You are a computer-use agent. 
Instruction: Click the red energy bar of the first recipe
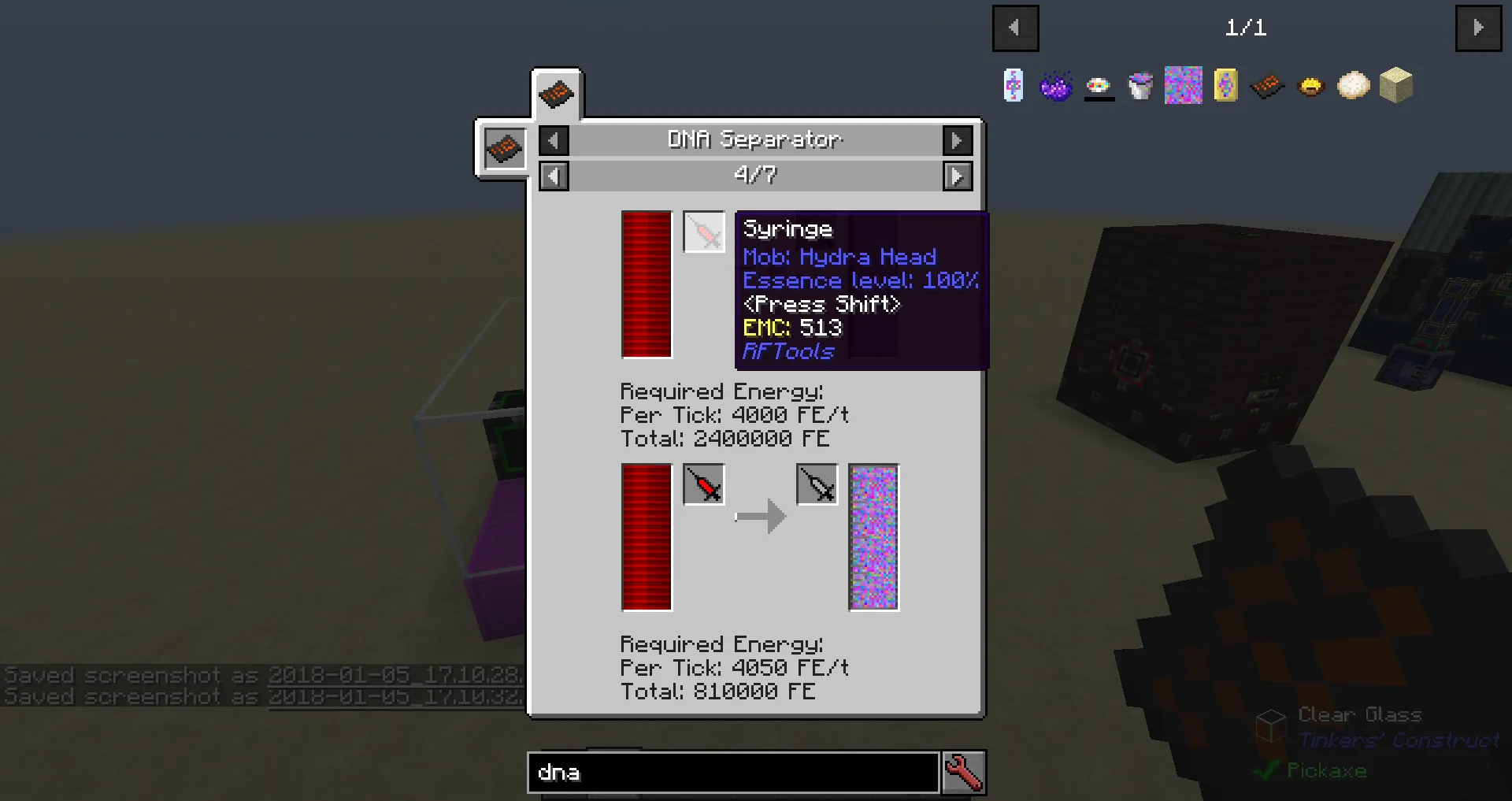click(646, 285)
